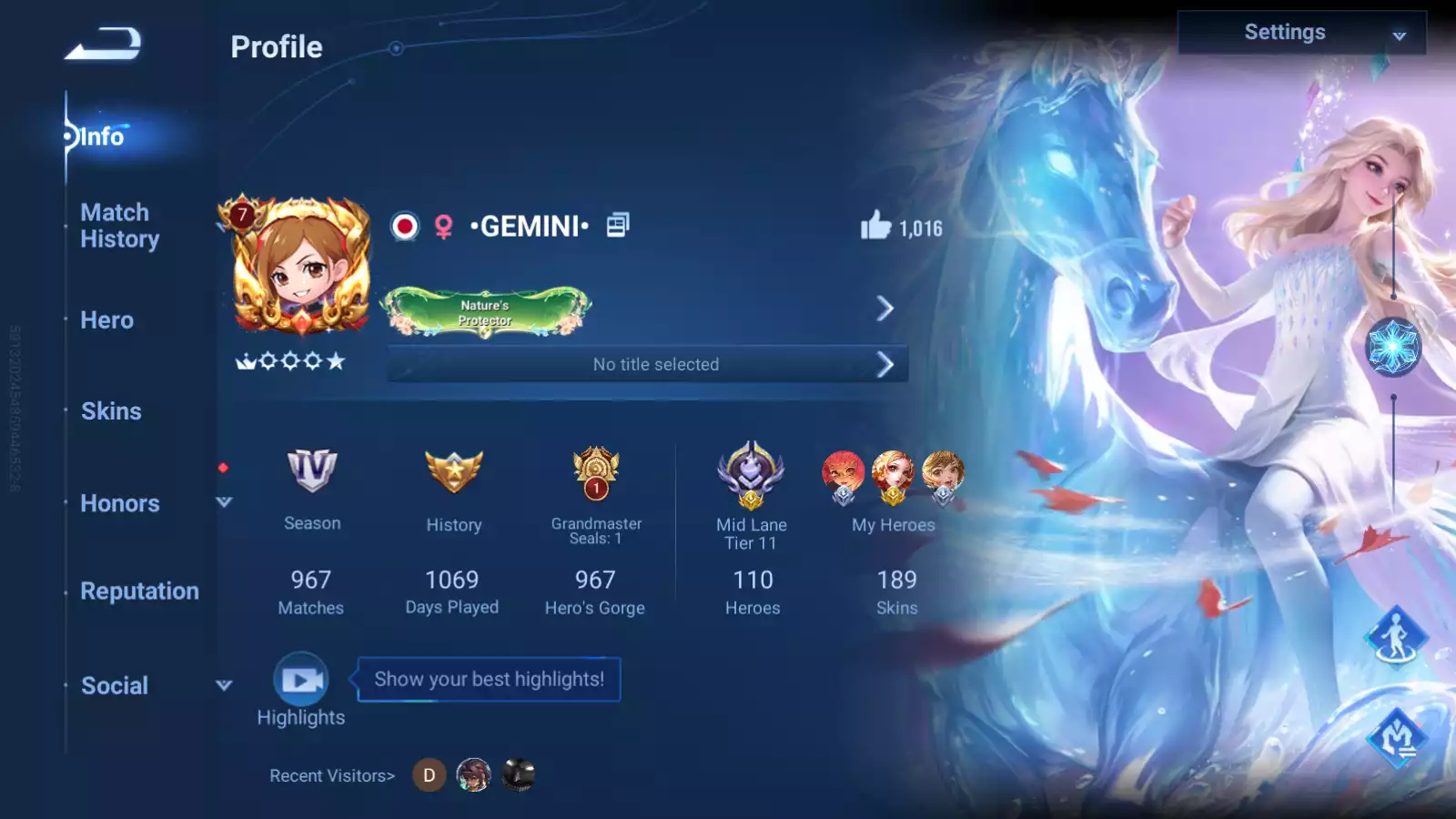Switch to the Match History tab
1456x819 pixels.
click(x=119, y=226)
